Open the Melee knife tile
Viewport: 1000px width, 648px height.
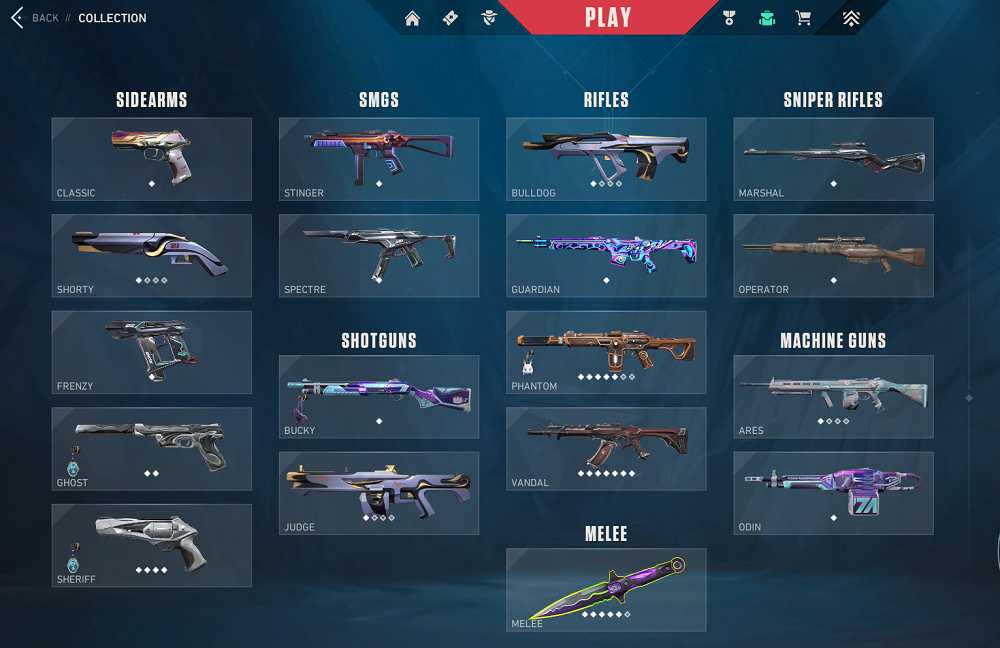(606, 590)
